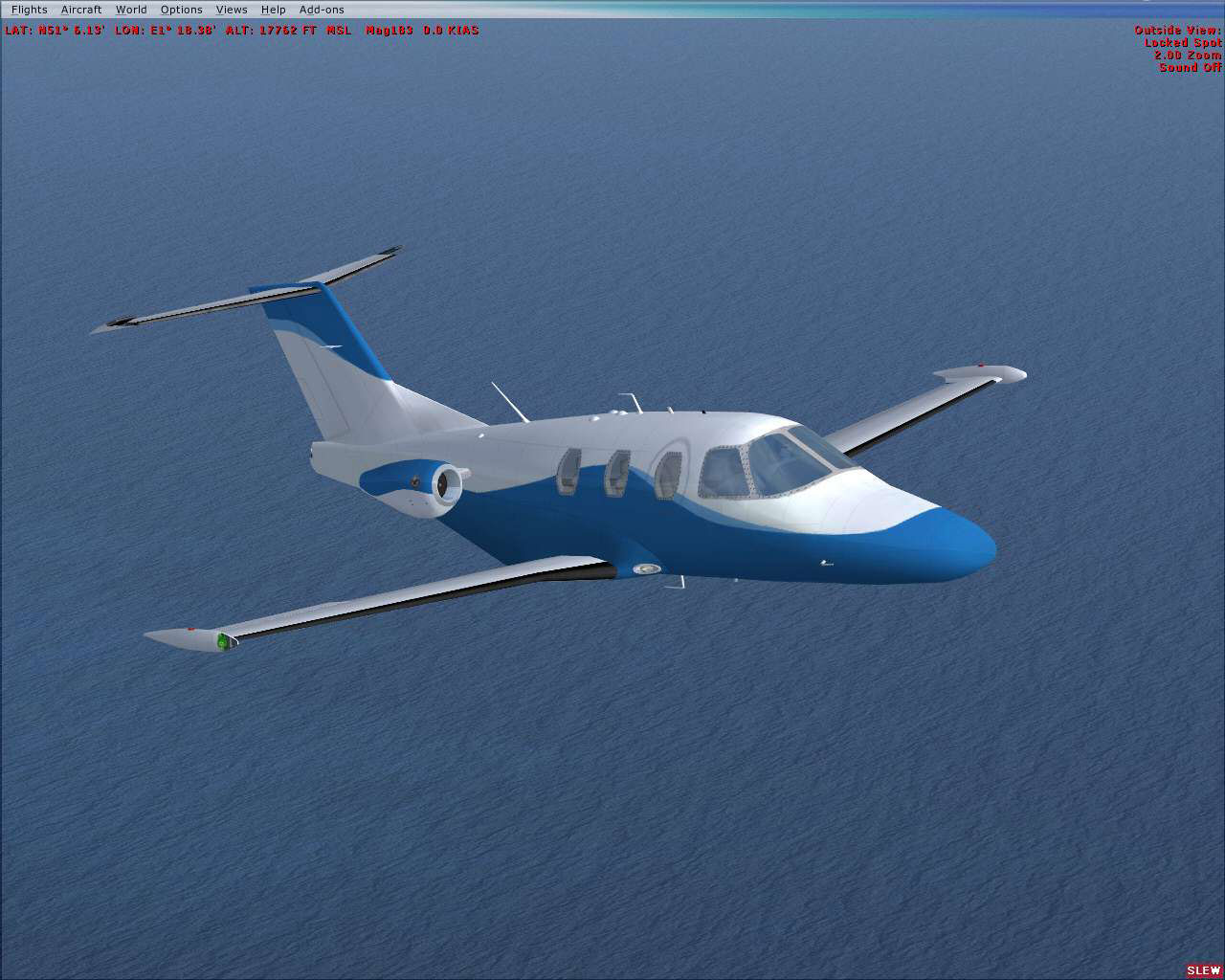
Task: Open the Add-ons menu
Action: (x=323, y=9)
